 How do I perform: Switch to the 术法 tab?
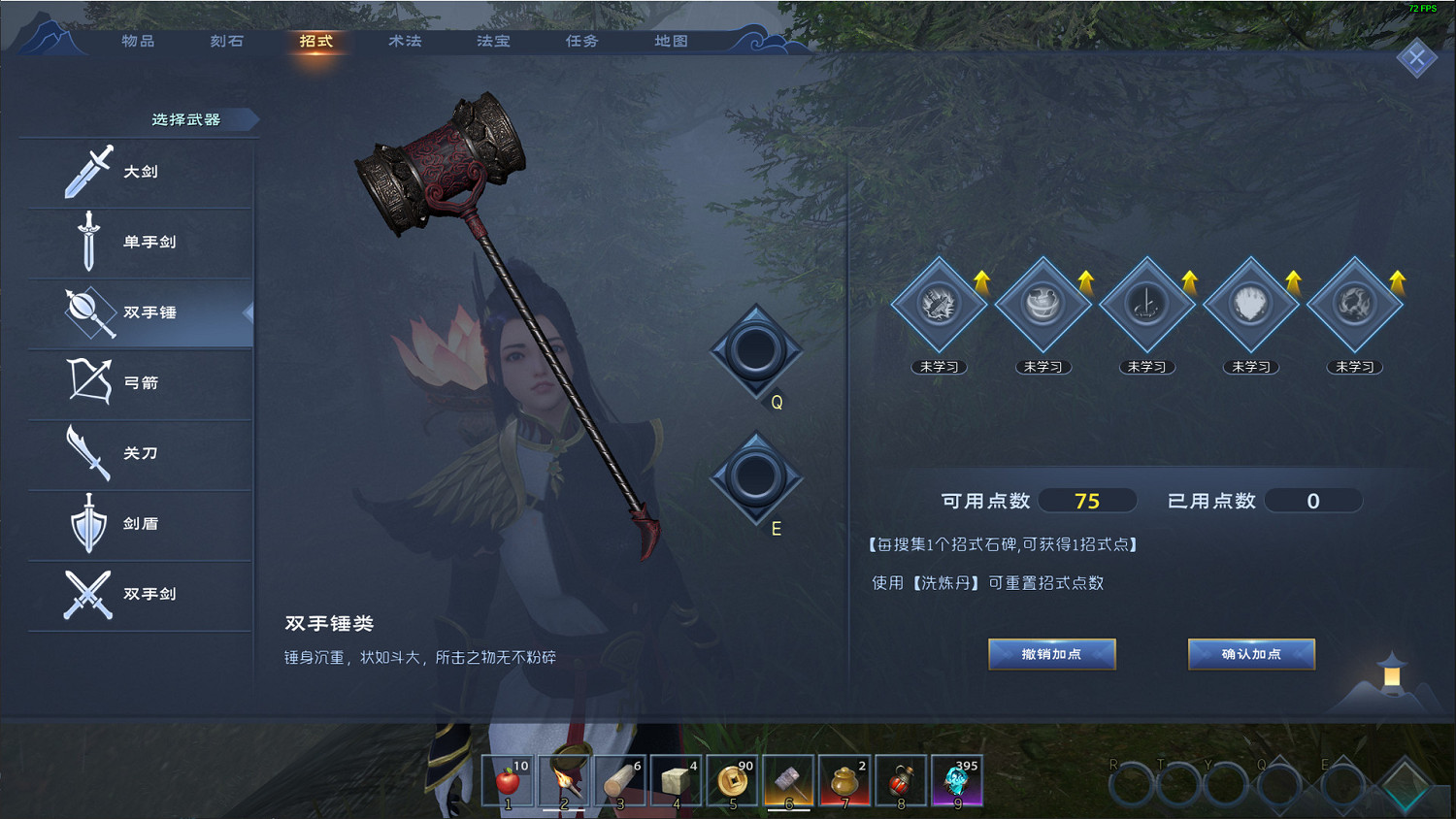click(x=404, y=42)
